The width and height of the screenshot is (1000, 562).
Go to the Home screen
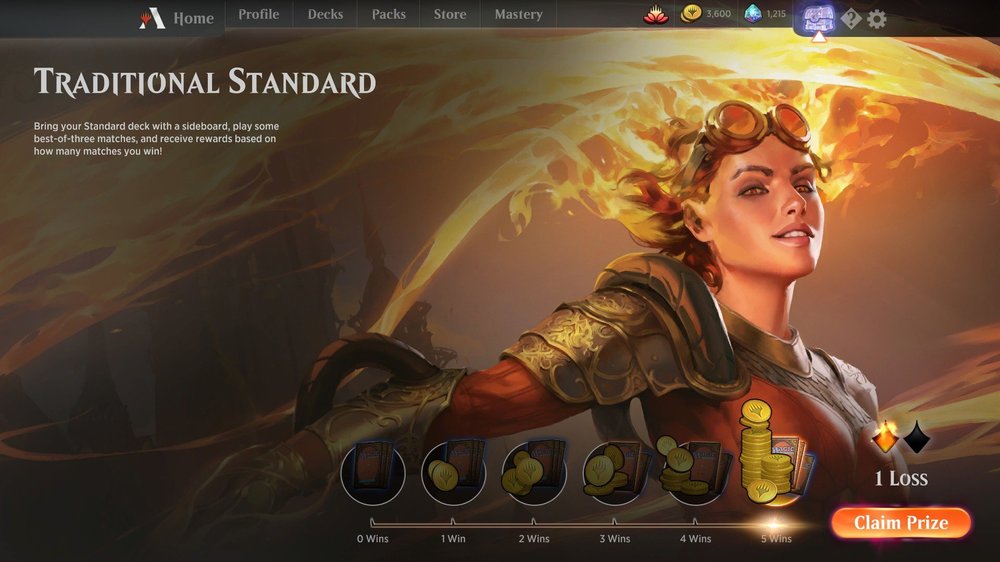[178, 18]
